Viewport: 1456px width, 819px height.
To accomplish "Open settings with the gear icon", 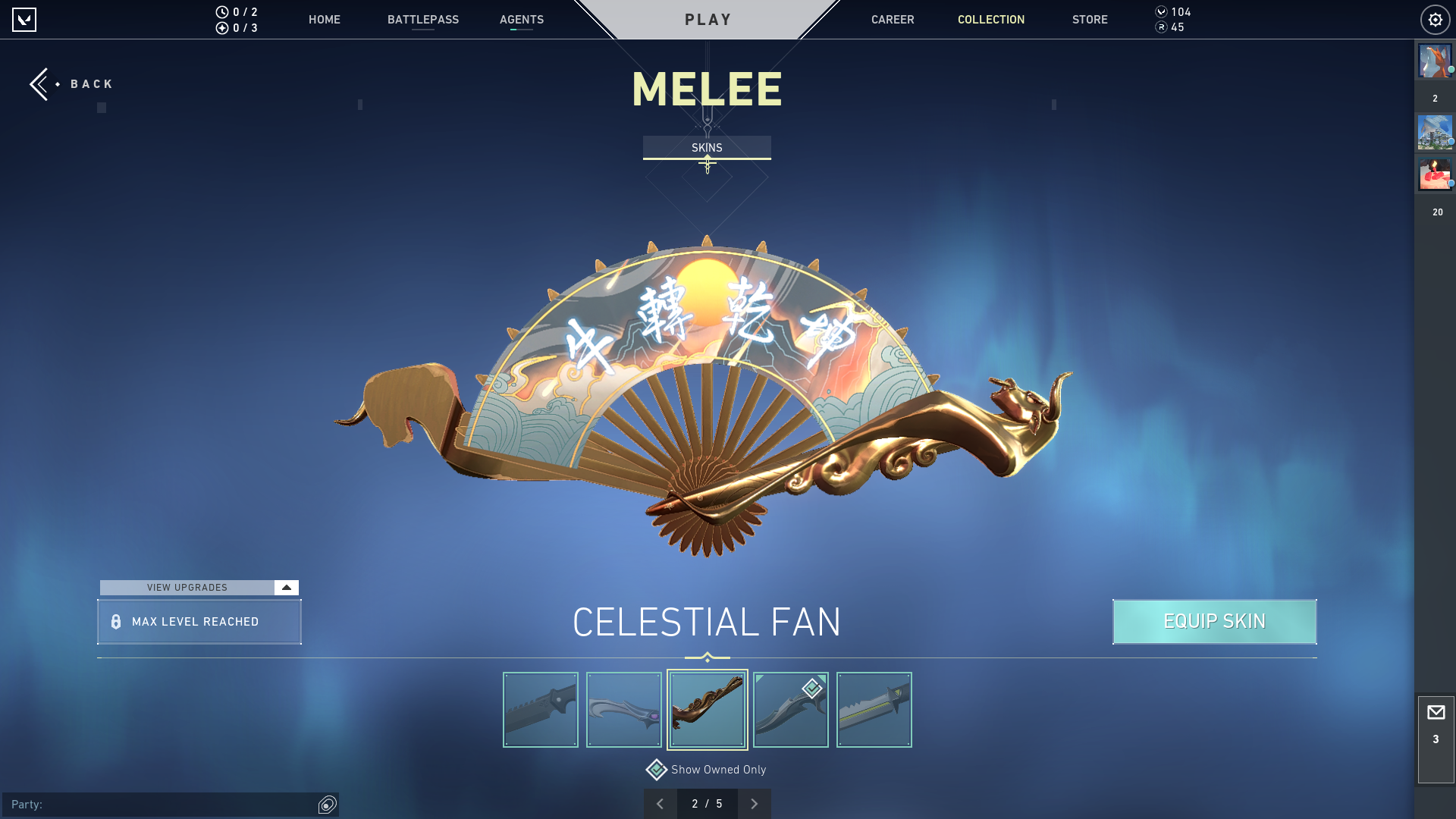I will [1435, 20].
